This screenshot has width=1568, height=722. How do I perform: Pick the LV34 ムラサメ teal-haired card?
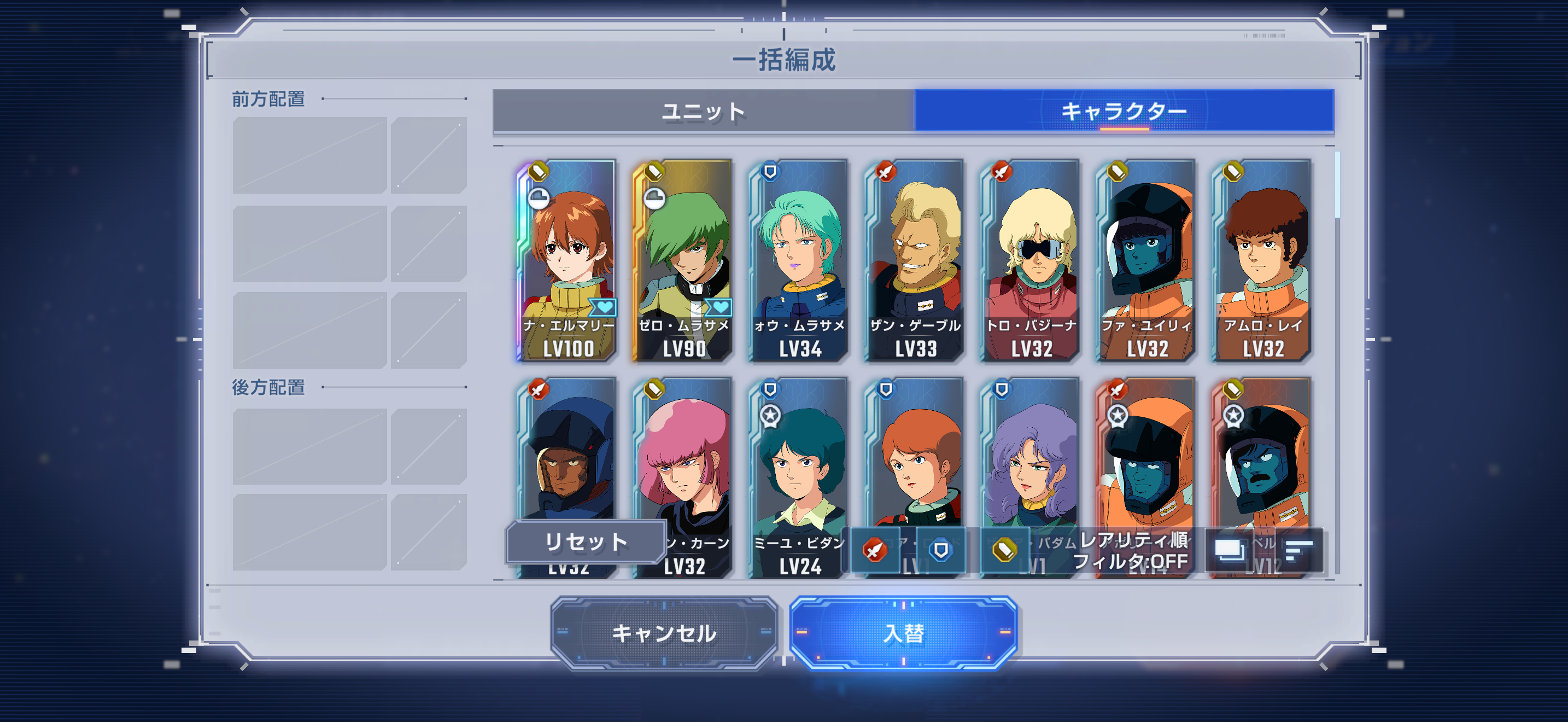click(799, 260)
